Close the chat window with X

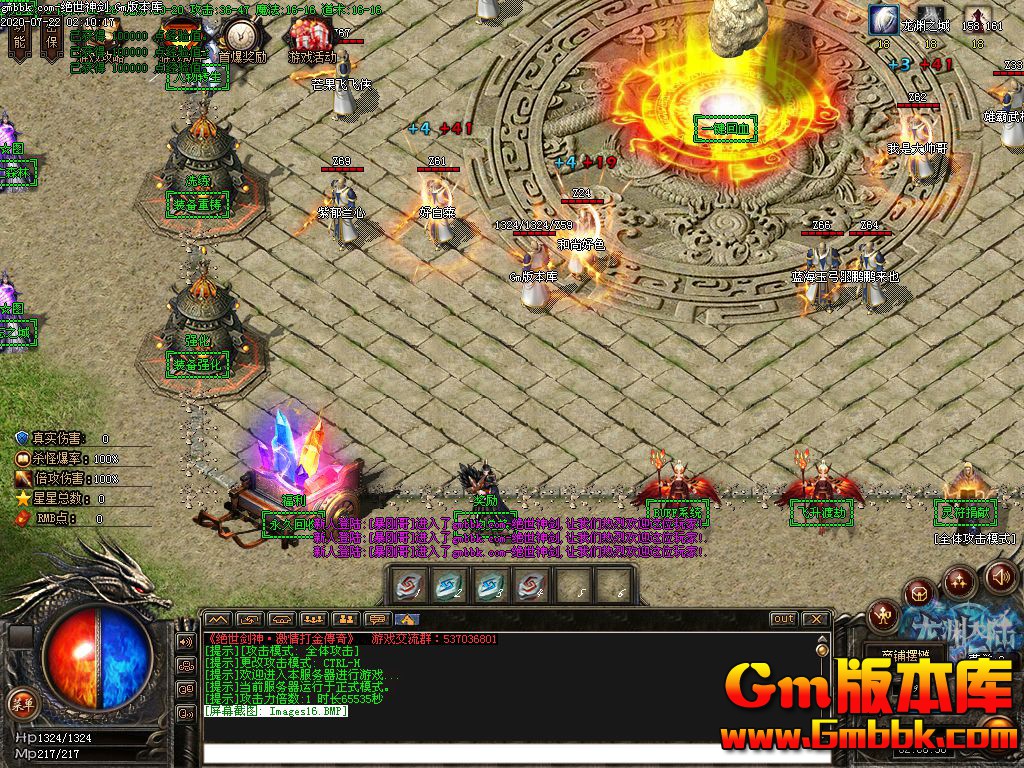tap(816, 619)
